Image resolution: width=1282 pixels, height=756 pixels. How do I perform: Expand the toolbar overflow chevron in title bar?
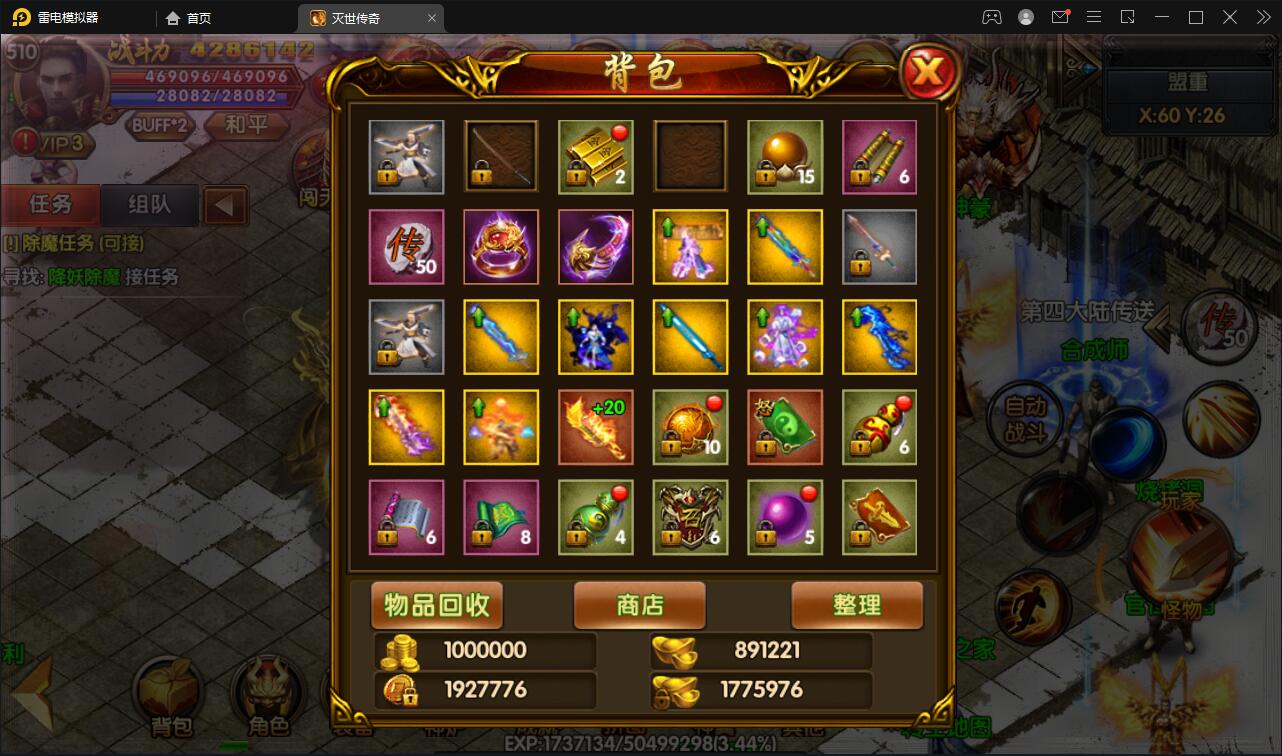[1262, 17]
